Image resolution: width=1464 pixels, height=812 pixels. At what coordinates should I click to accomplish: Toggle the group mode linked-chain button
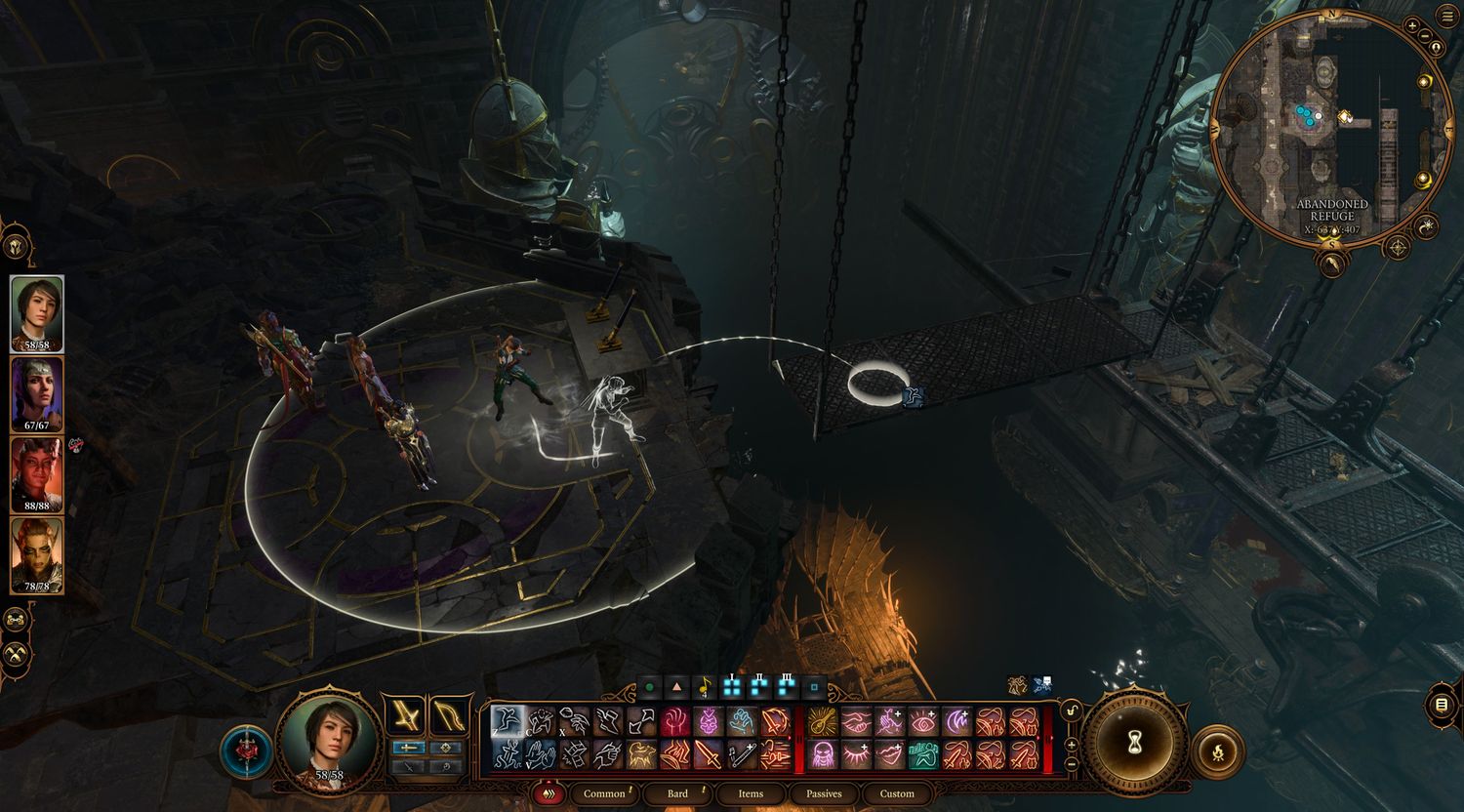(17, 619)
